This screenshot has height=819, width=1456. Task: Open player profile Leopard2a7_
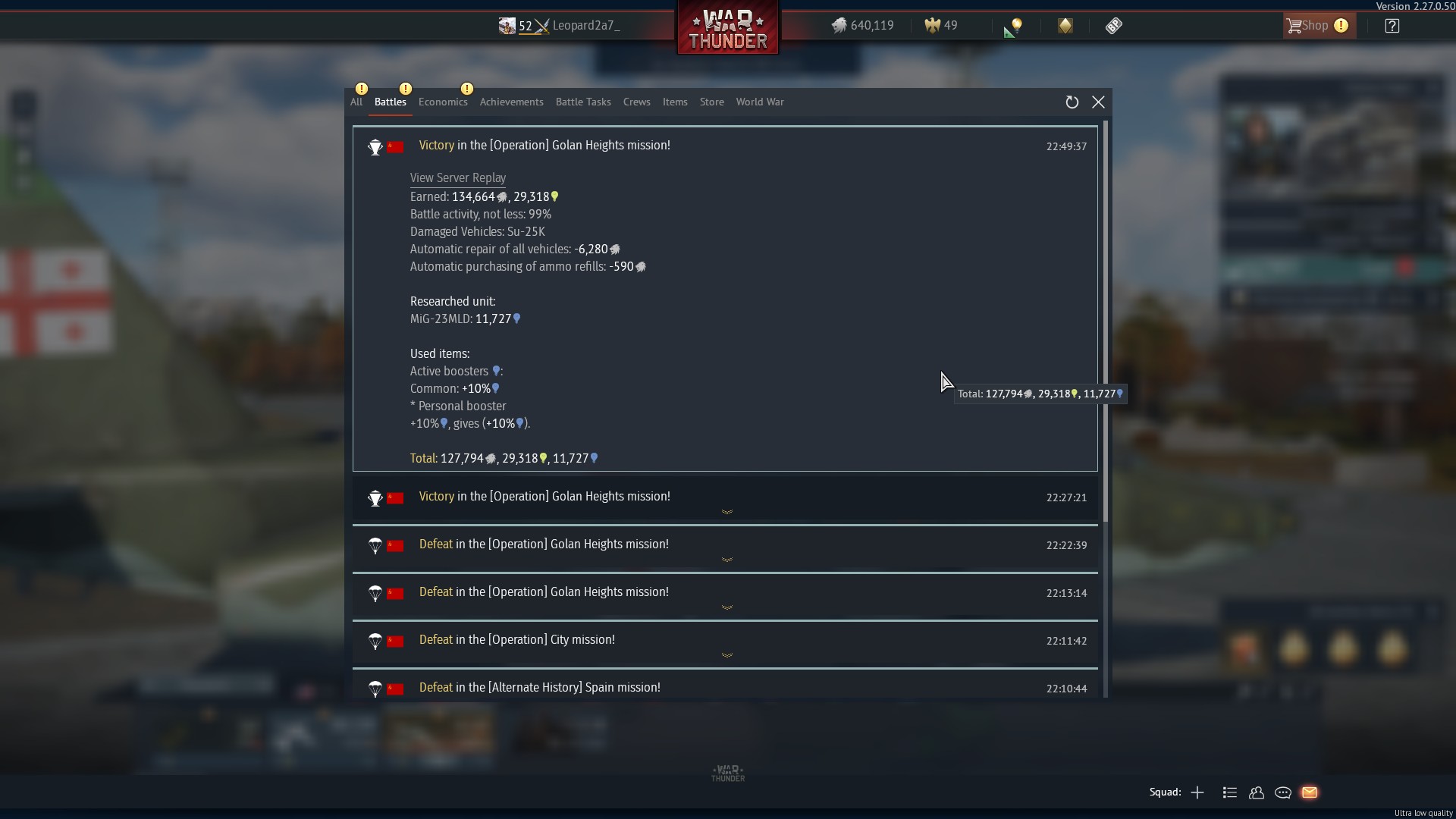pos(585,26)
